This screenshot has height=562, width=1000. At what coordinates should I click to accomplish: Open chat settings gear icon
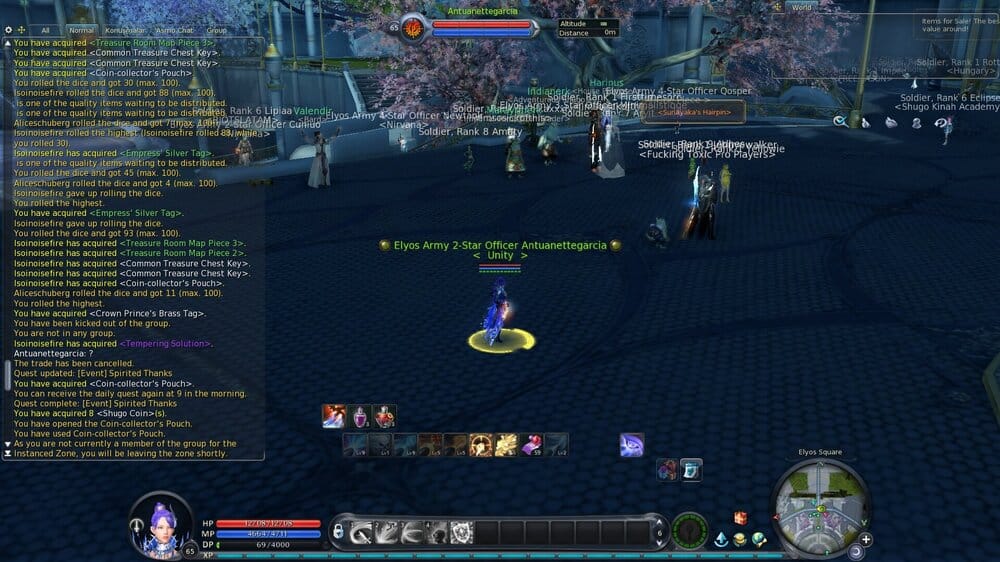8,31
